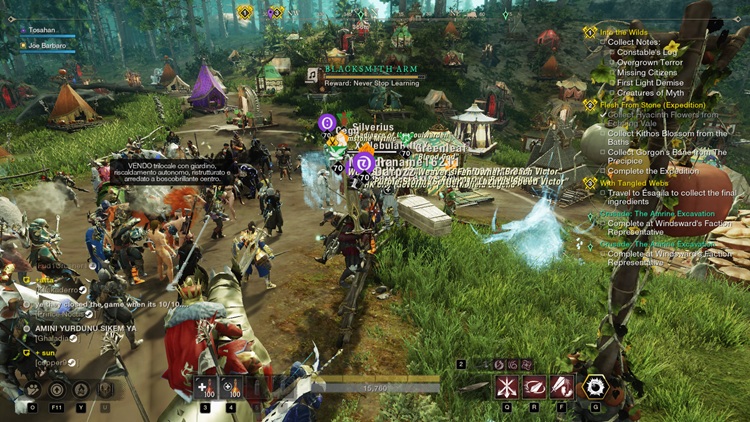Image resolution: width=750 pixels, height=422 pixels.
Task: Trigger the hexagon heartrune ability
Action: click(595, 386)
